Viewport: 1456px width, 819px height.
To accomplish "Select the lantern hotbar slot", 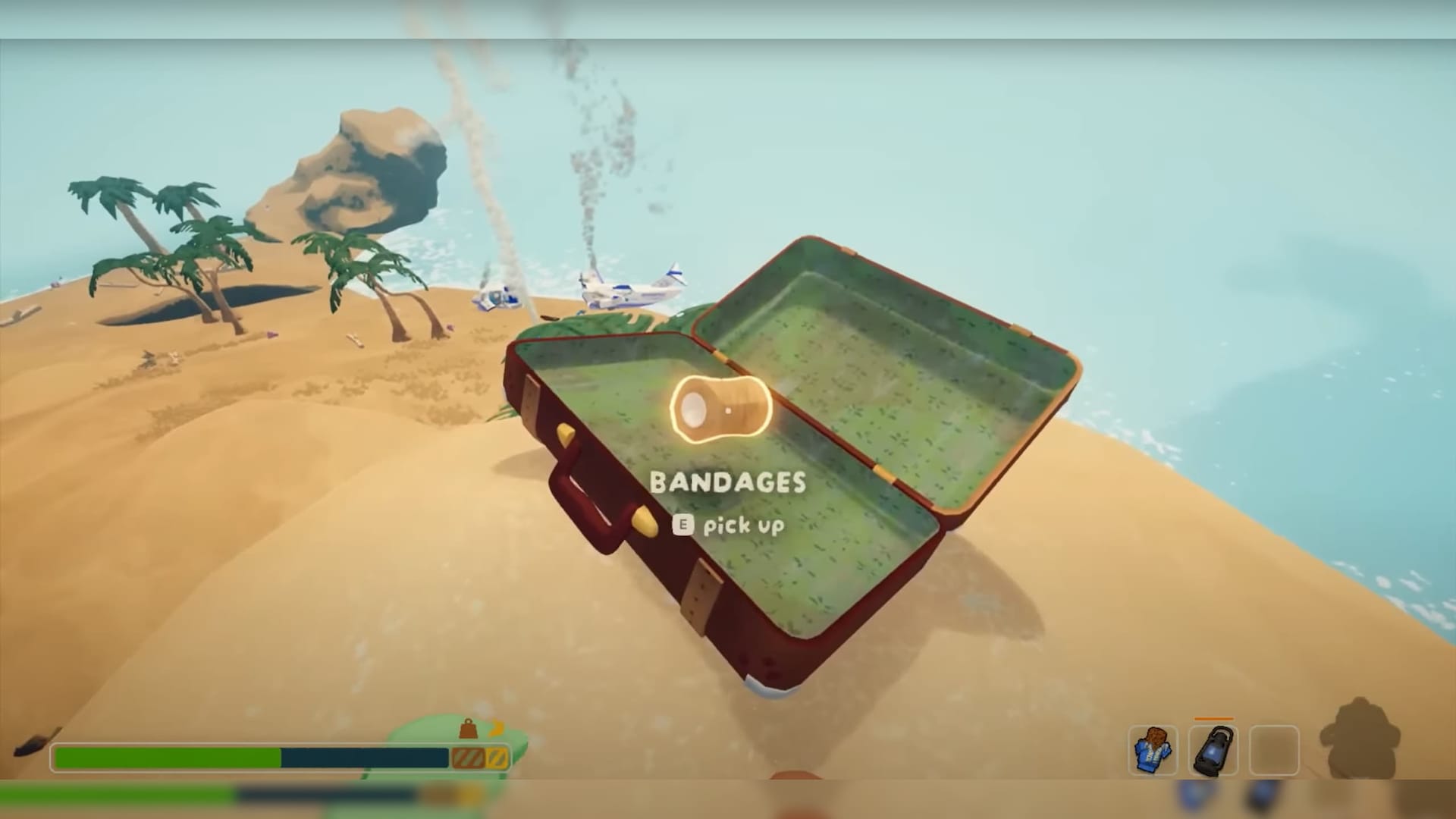I will tap(1213, 750).
